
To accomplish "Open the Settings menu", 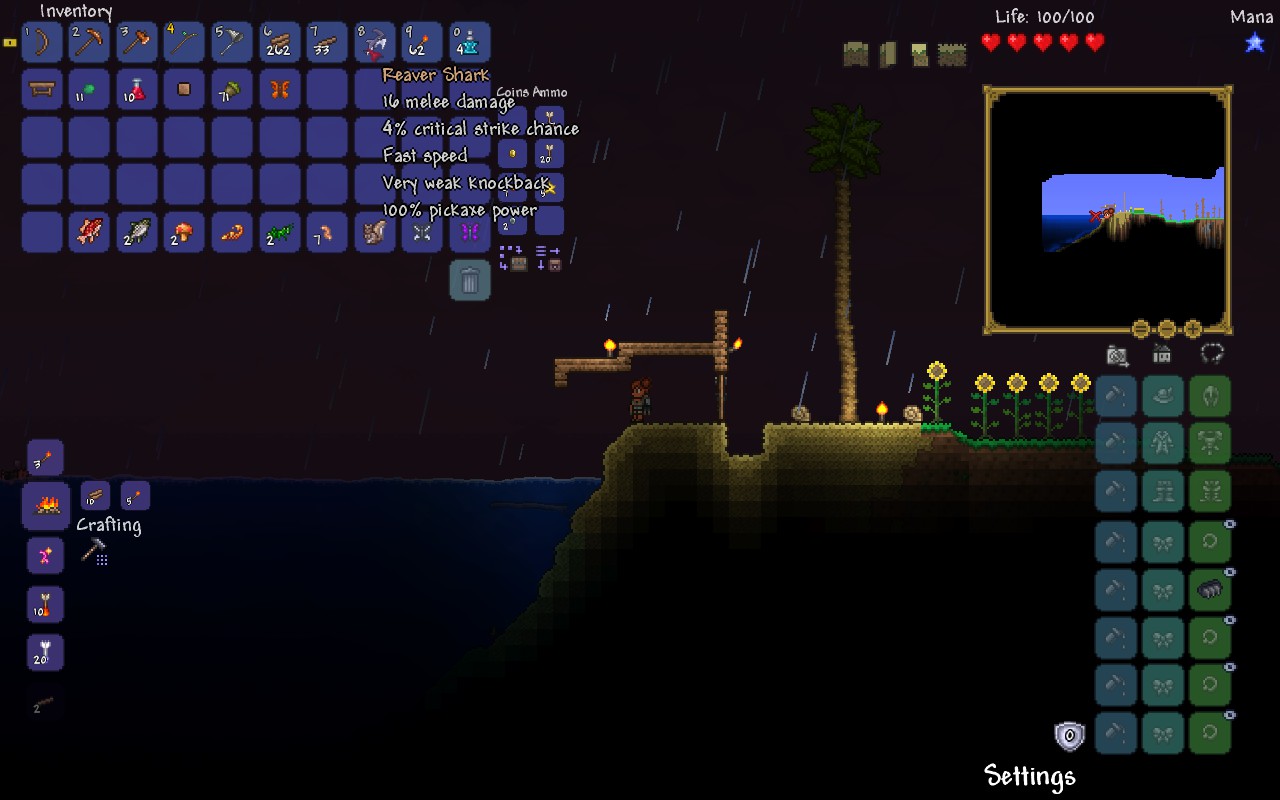I will click(x=1029, y=776).
